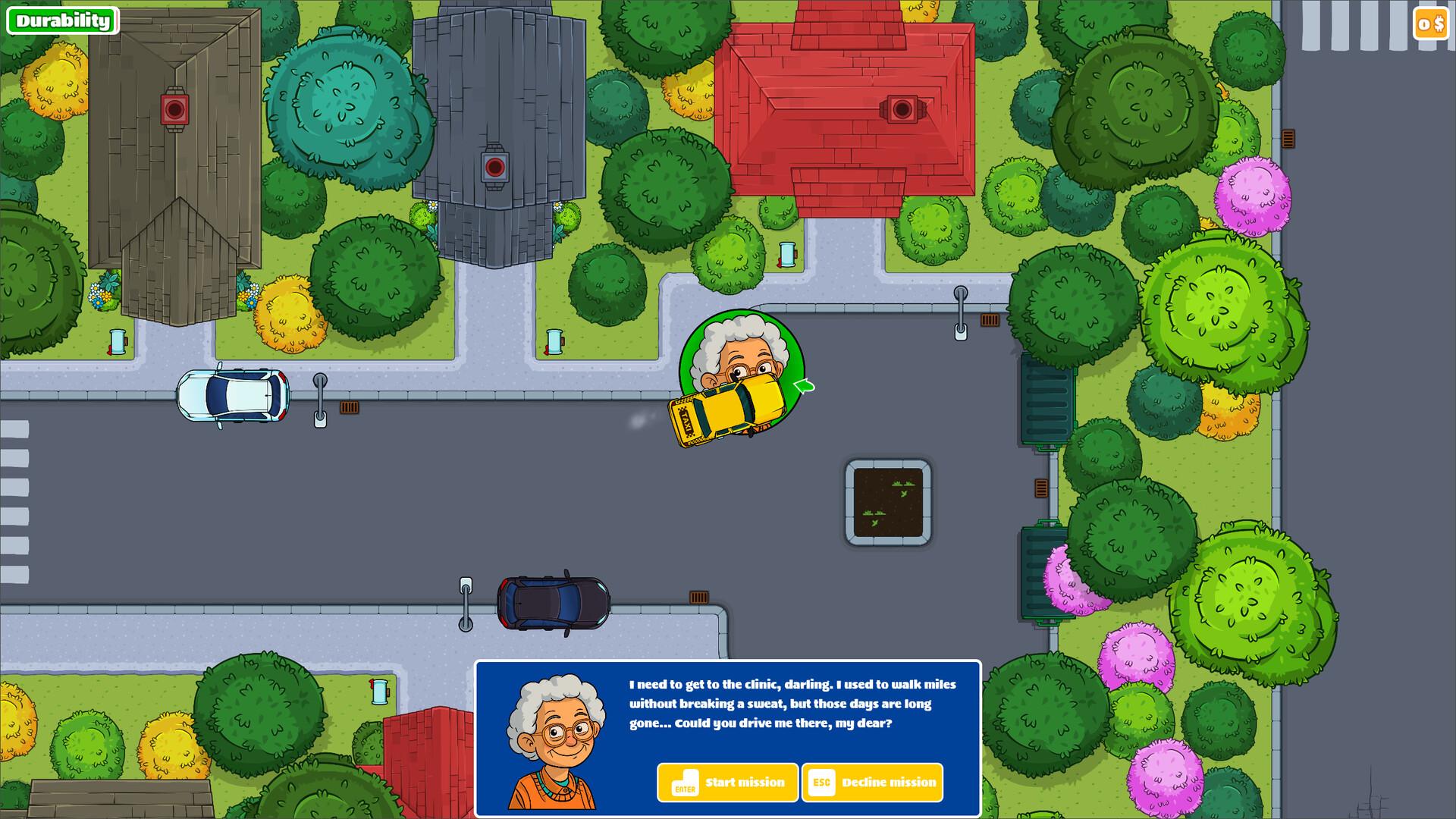The image size is (1456, 819).
Task: Click the Durability indicator badge
Action: click(x=64, y=20)
